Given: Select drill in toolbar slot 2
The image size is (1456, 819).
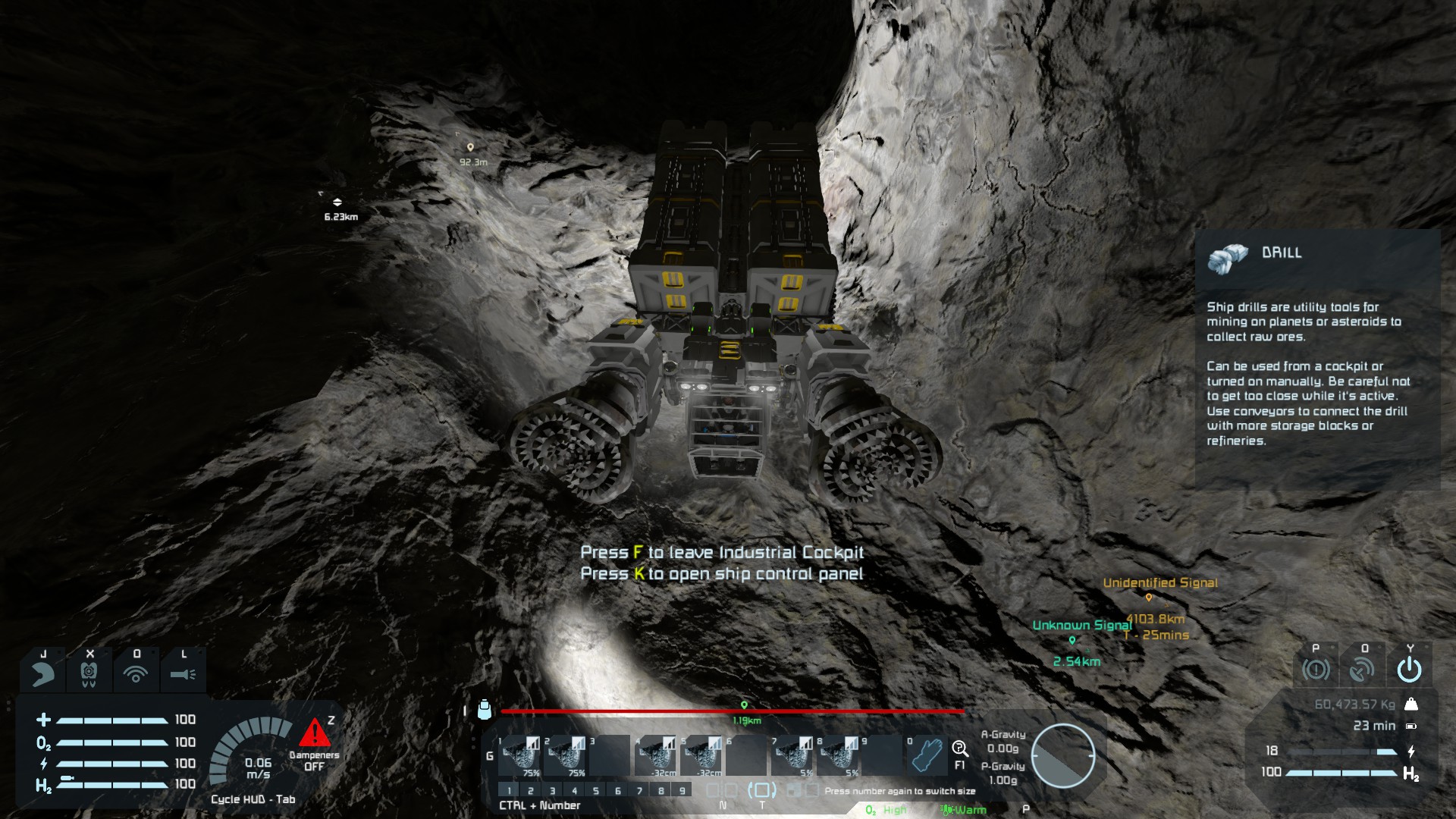Looking at the screenshot, I should point(566,755).
